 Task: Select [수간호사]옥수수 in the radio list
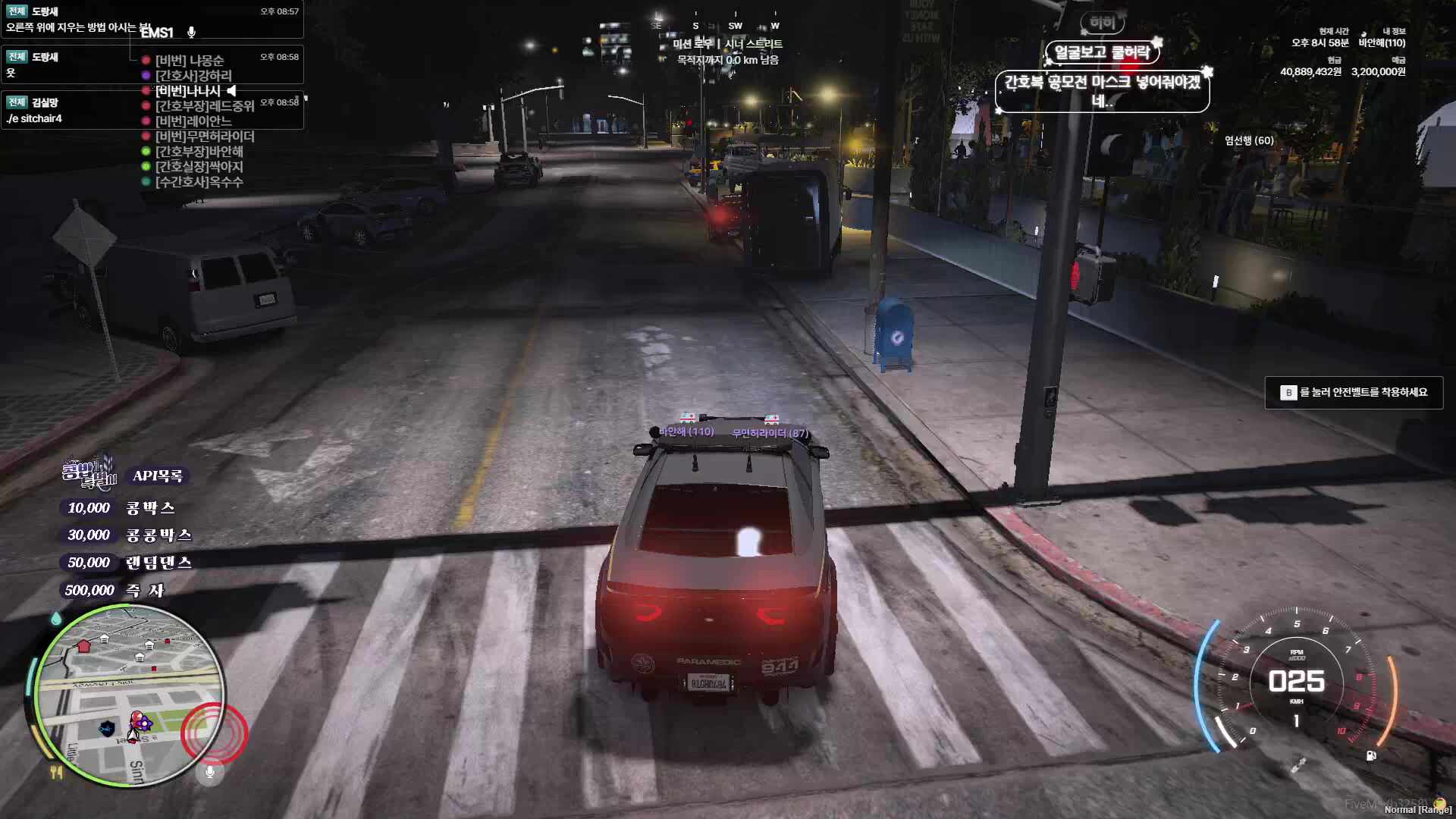pos(199,182)
